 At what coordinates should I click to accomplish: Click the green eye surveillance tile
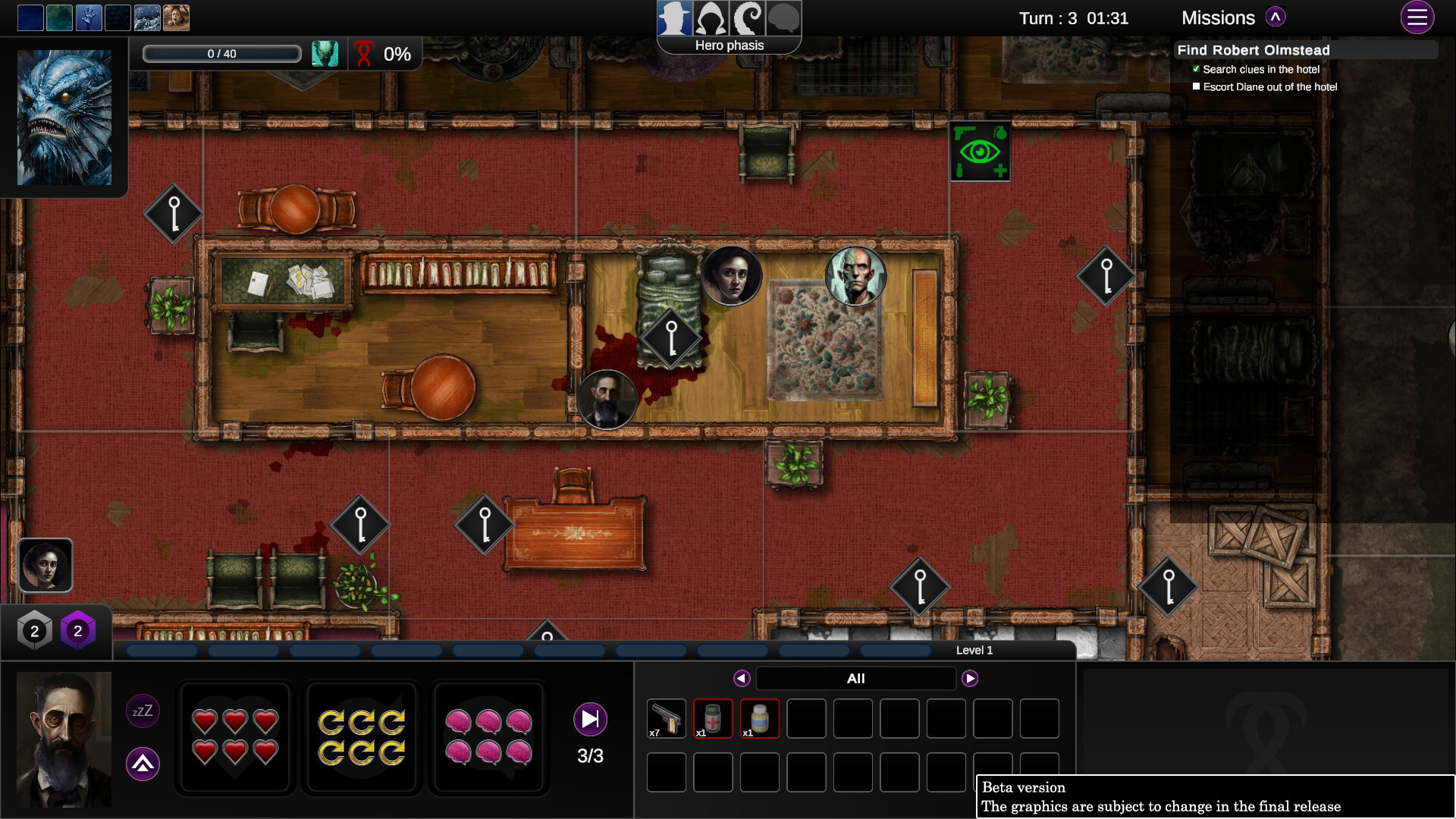click(x=981, y=151)
